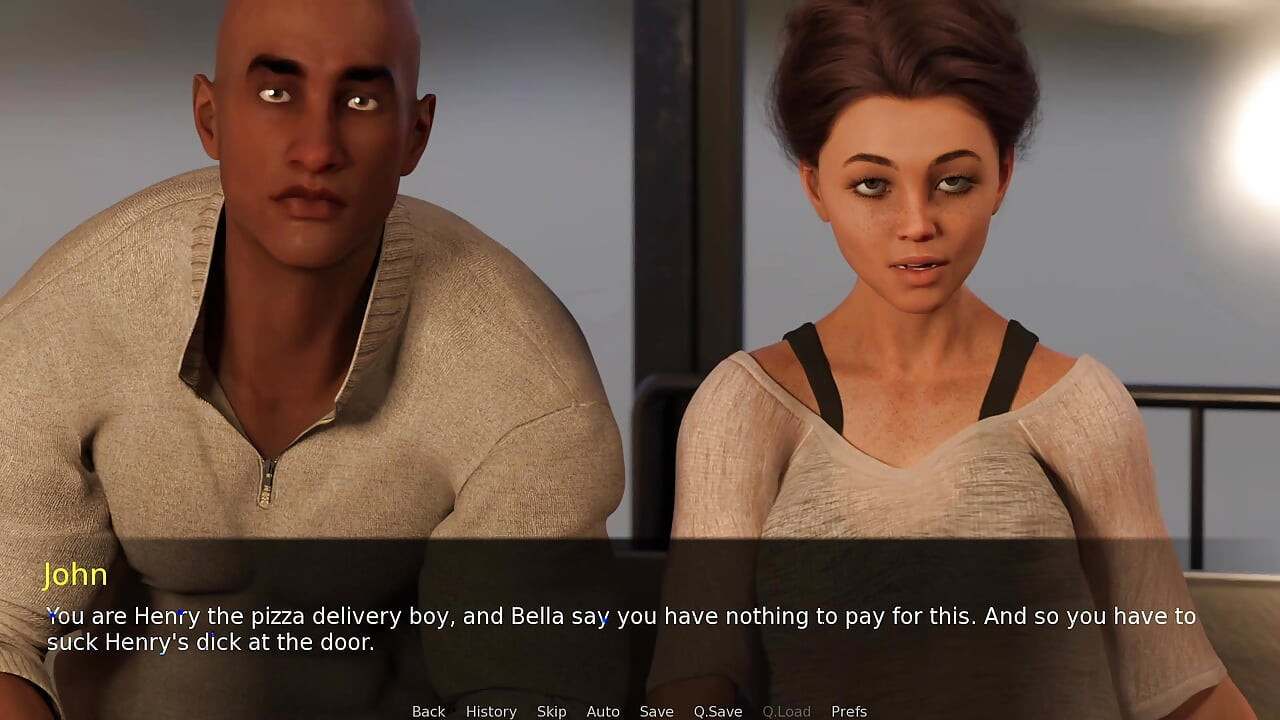This screenshot has width=1280, height=720.
Task: Open preferences via Prefs button
Action: click(x=849, y=711)
